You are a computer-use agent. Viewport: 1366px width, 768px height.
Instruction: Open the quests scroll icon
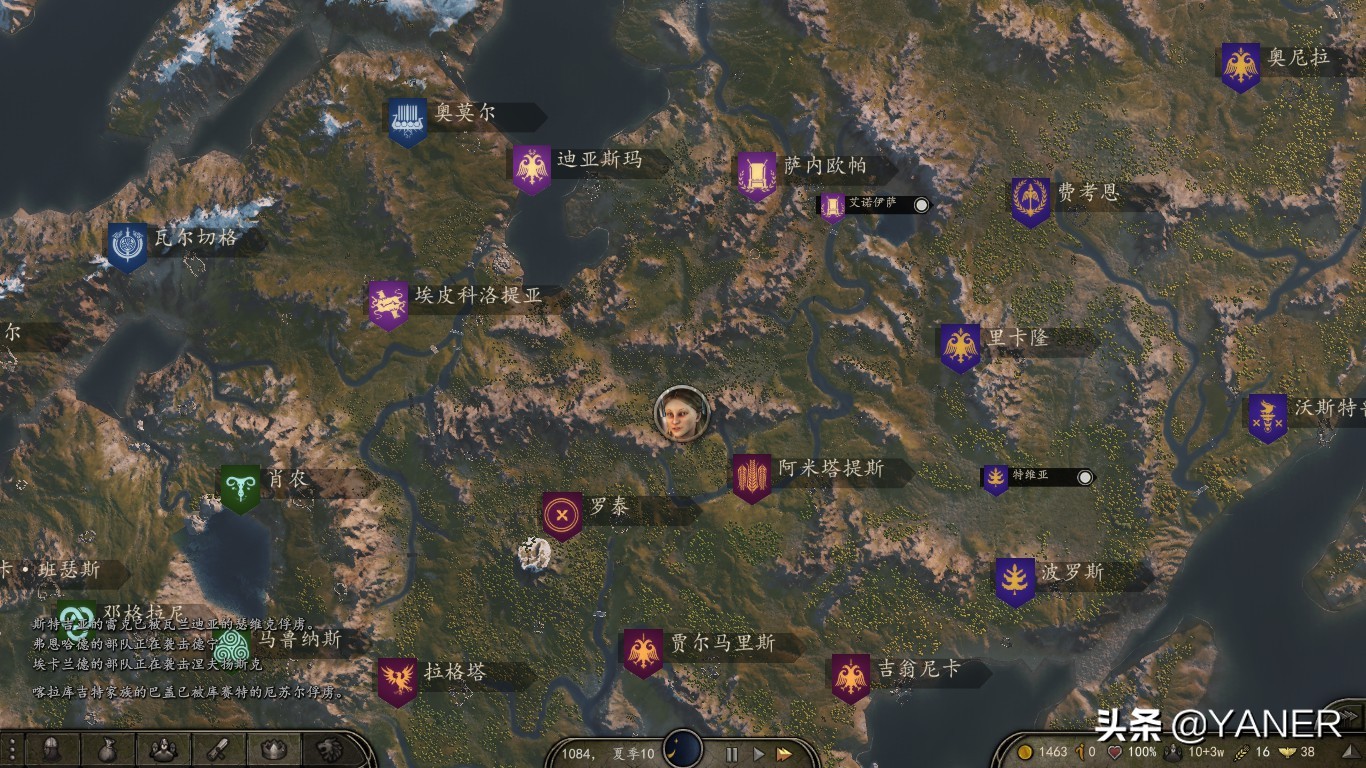[218, 749]
